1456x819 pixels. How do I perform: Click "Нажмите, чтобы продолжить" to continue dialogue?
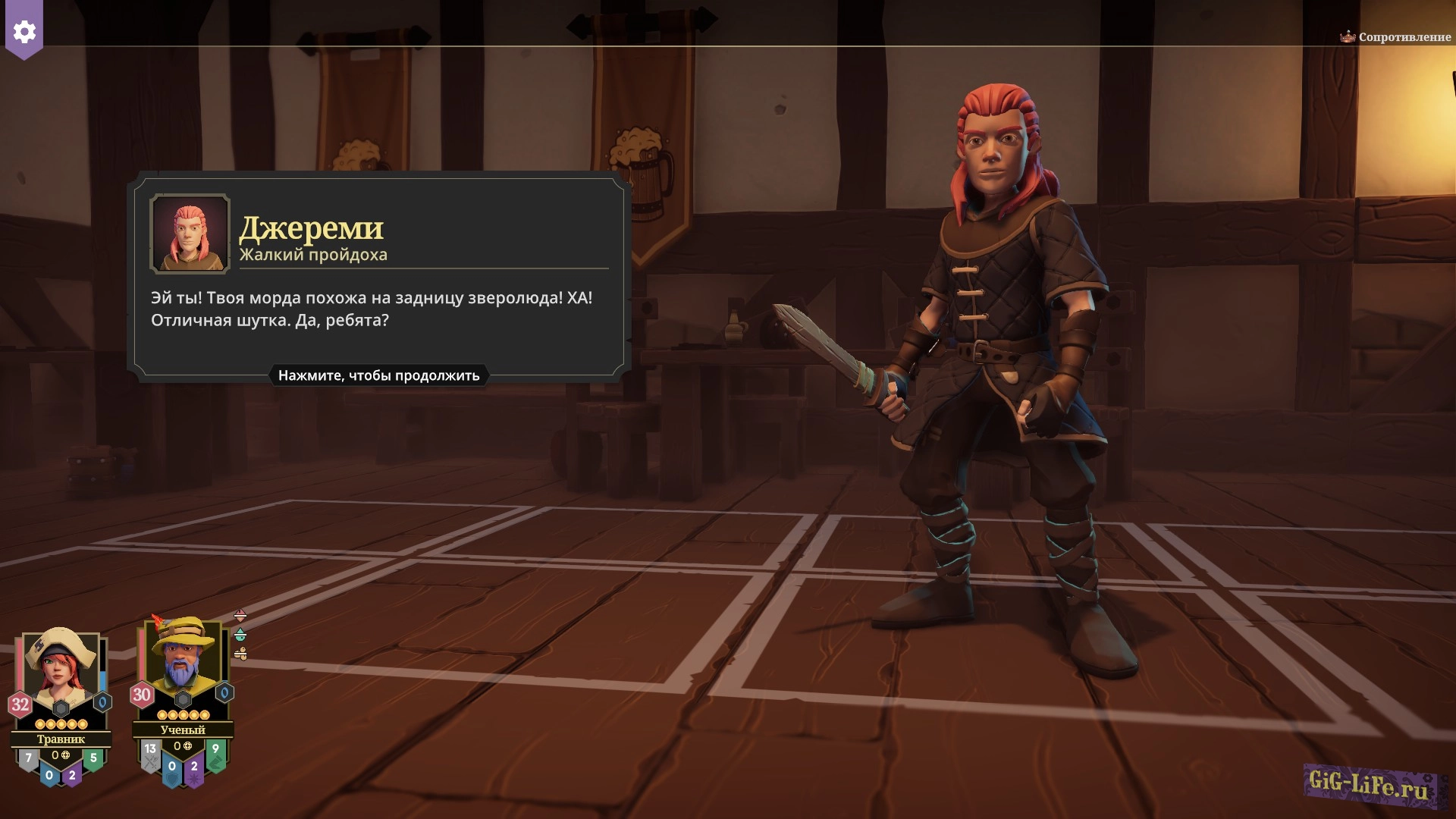click(378, 375)
